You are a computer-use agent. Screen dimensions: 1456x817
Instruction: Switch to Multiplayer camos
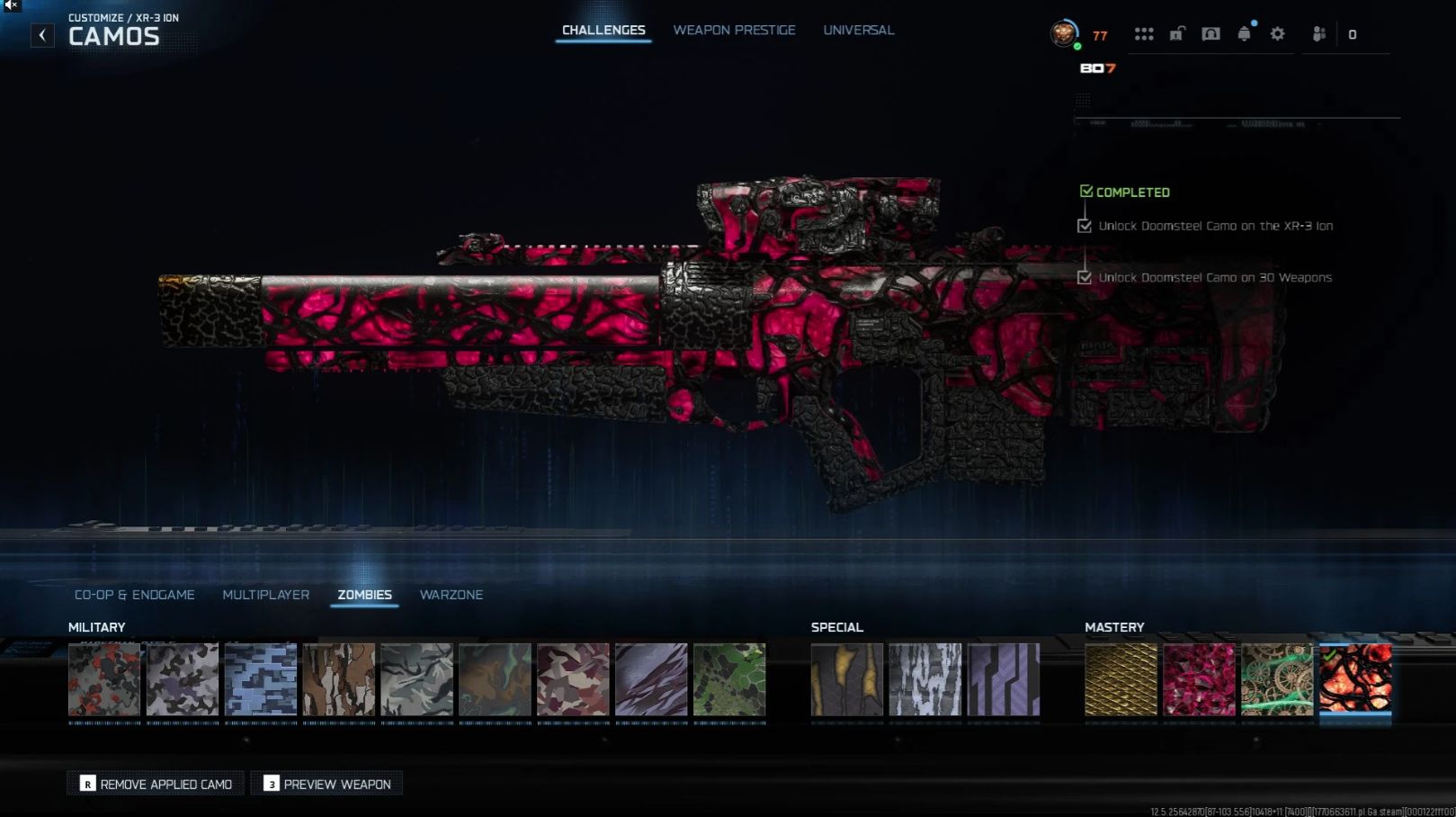pos(266,595)
